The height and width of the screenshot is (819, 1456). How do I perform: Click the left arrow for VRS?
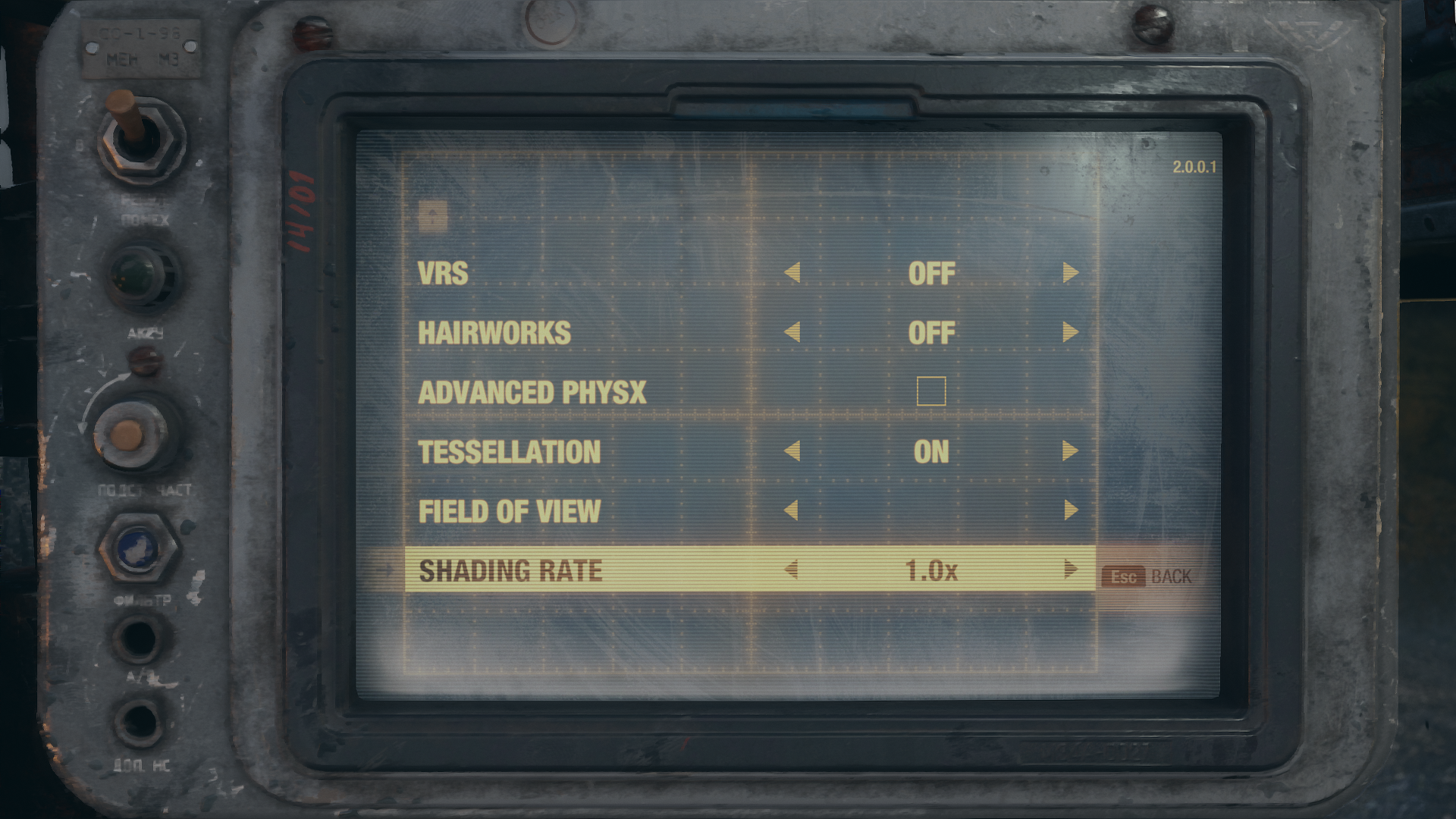[x=792, y=273]
